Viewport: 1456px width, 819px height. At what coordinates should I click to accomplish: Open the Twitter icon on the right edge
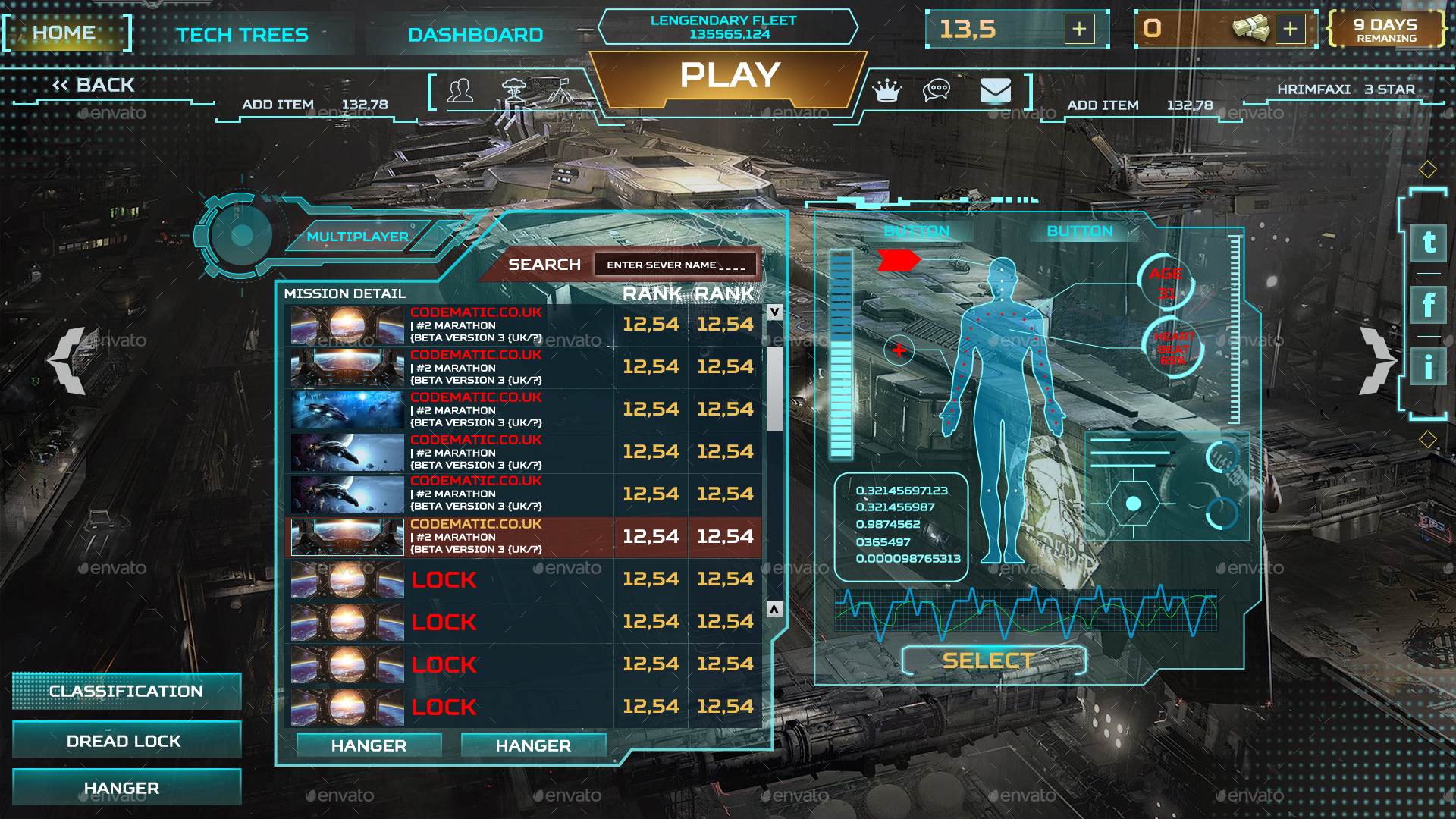[x=1428, y=244]
